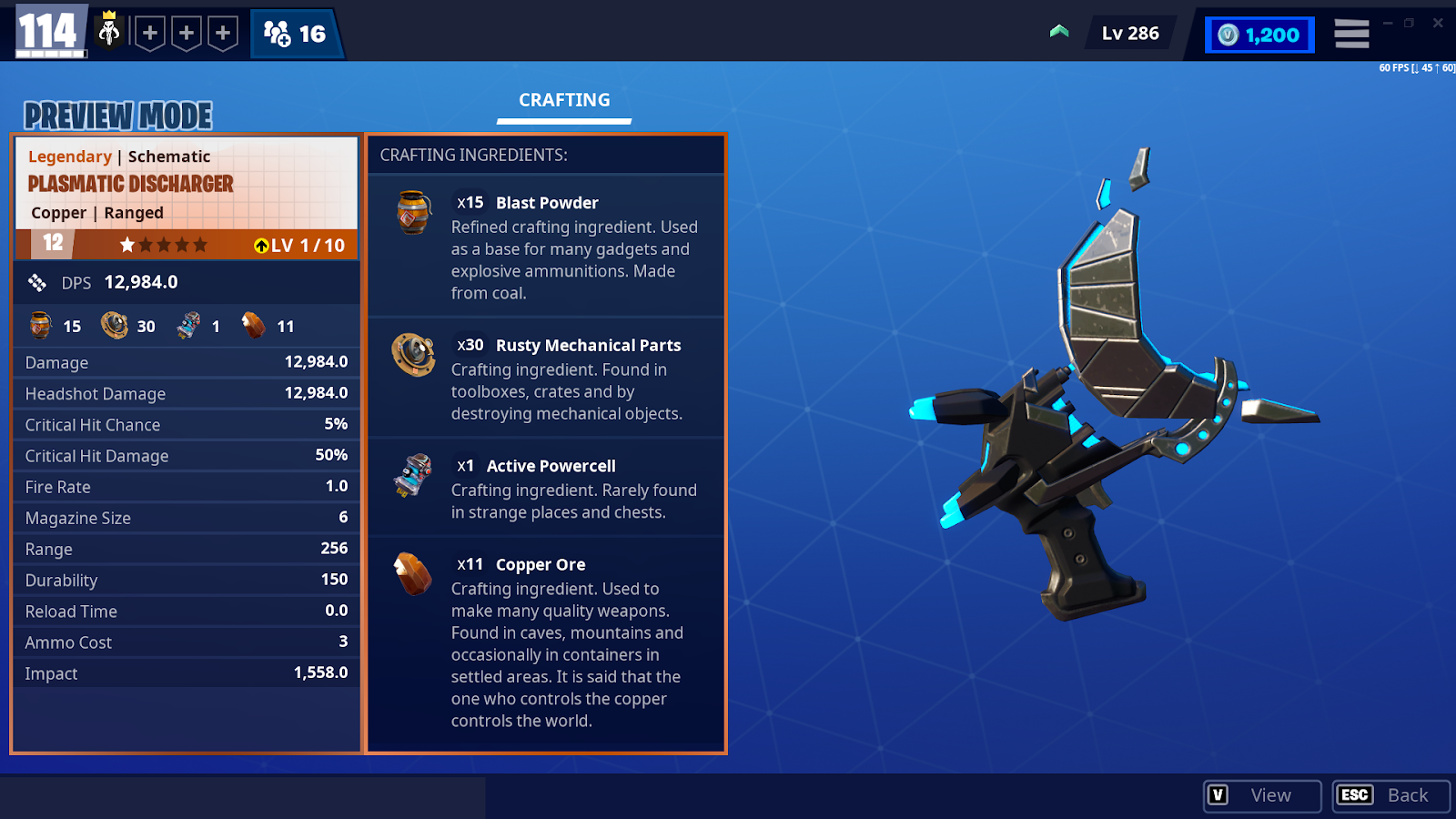Minimize the game window
Image resolution: width=1456 pixels, height=819 pixels.
click(1388, 23)
